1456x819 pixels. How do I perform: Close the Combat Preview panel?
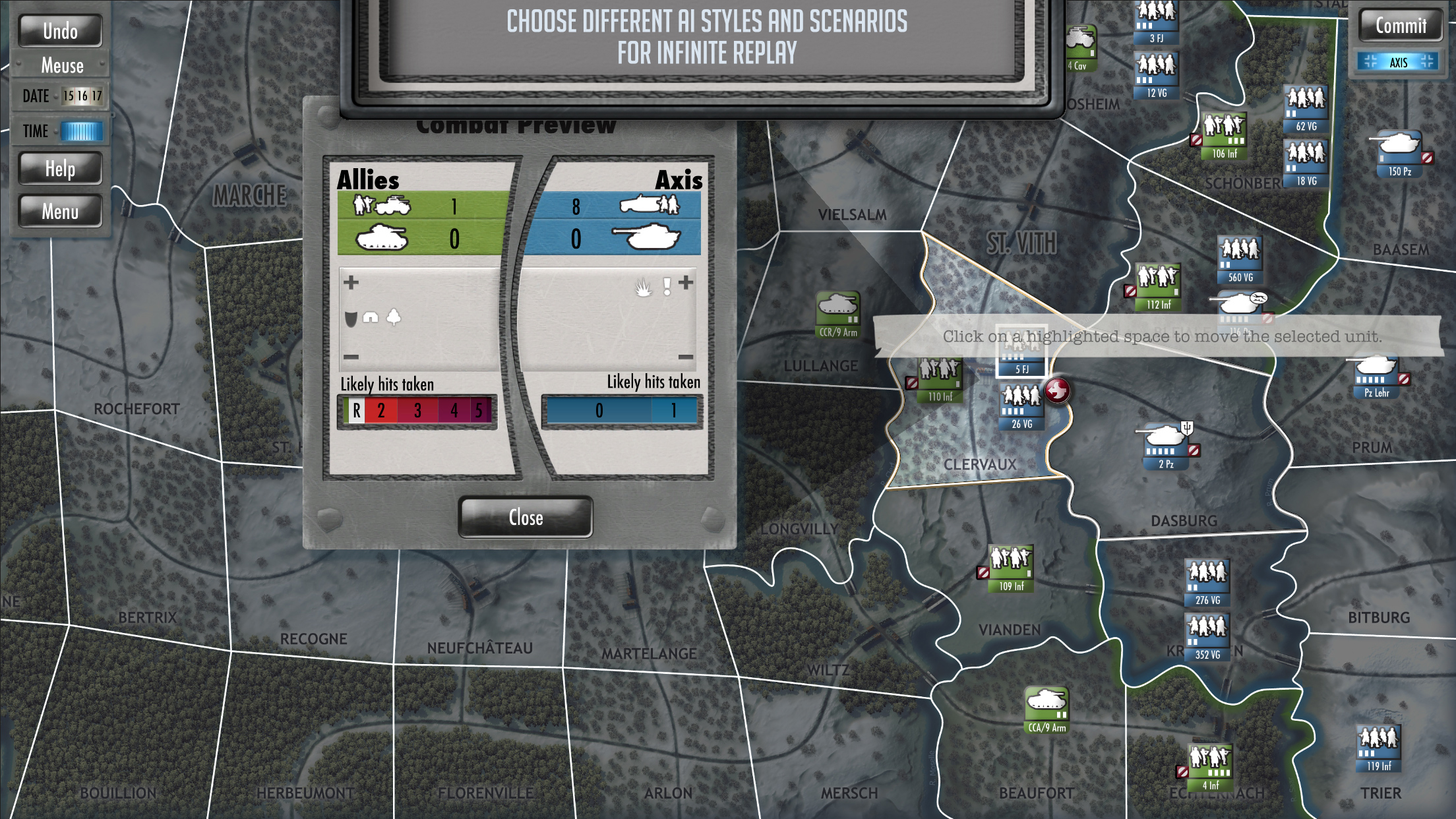coord(526,518)
